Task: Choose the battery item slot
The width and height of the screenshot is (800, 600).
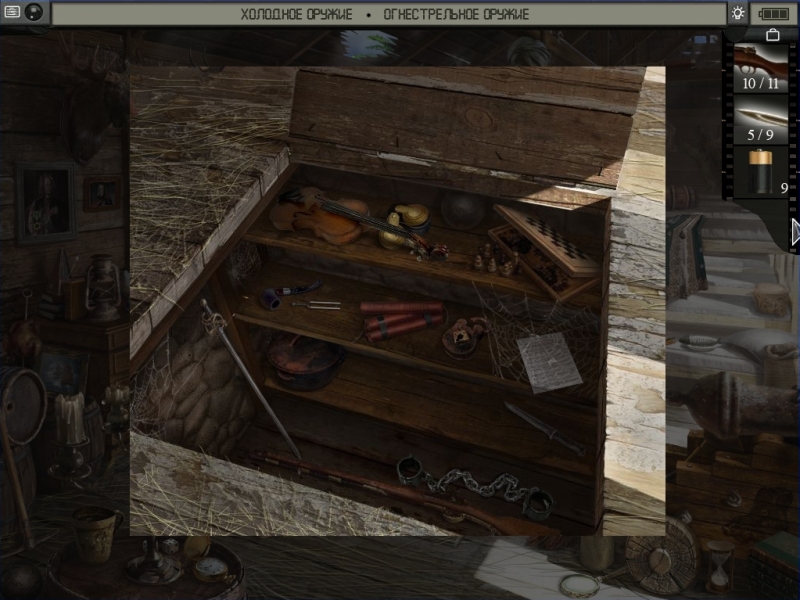Action: coord(760,171)
